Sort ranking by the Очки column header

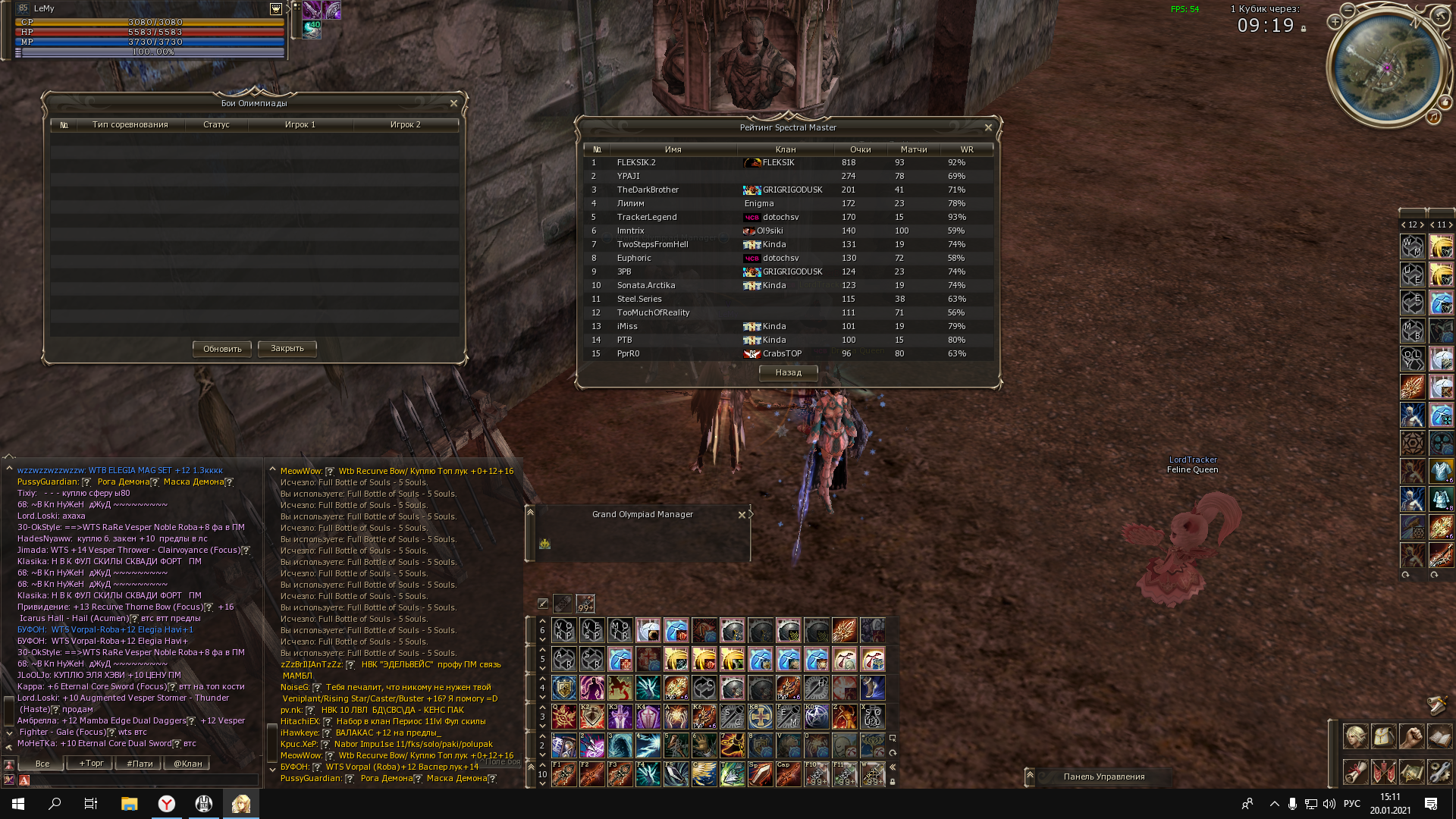click(860, 149)
